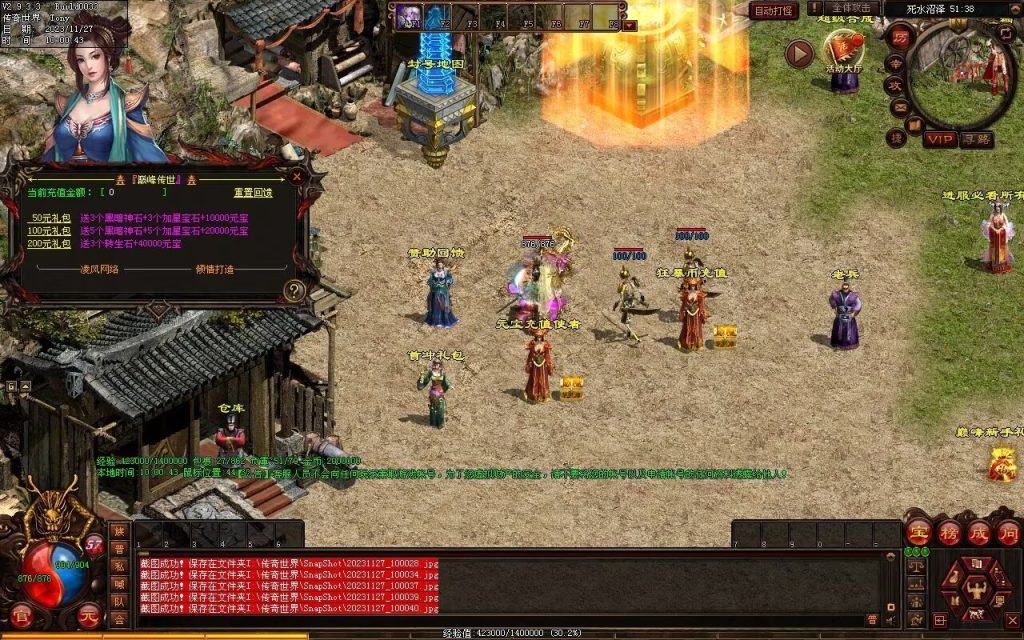Activate the 寻路 pathfinding button
1024x640 pixels.
(977, 139)
